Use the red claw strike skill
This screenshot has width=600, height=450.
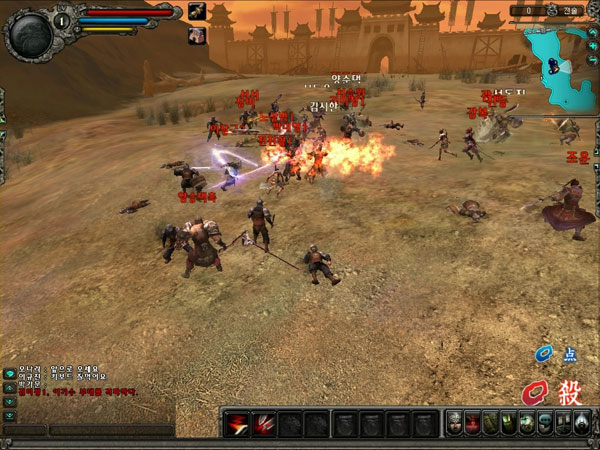(264, 424)
